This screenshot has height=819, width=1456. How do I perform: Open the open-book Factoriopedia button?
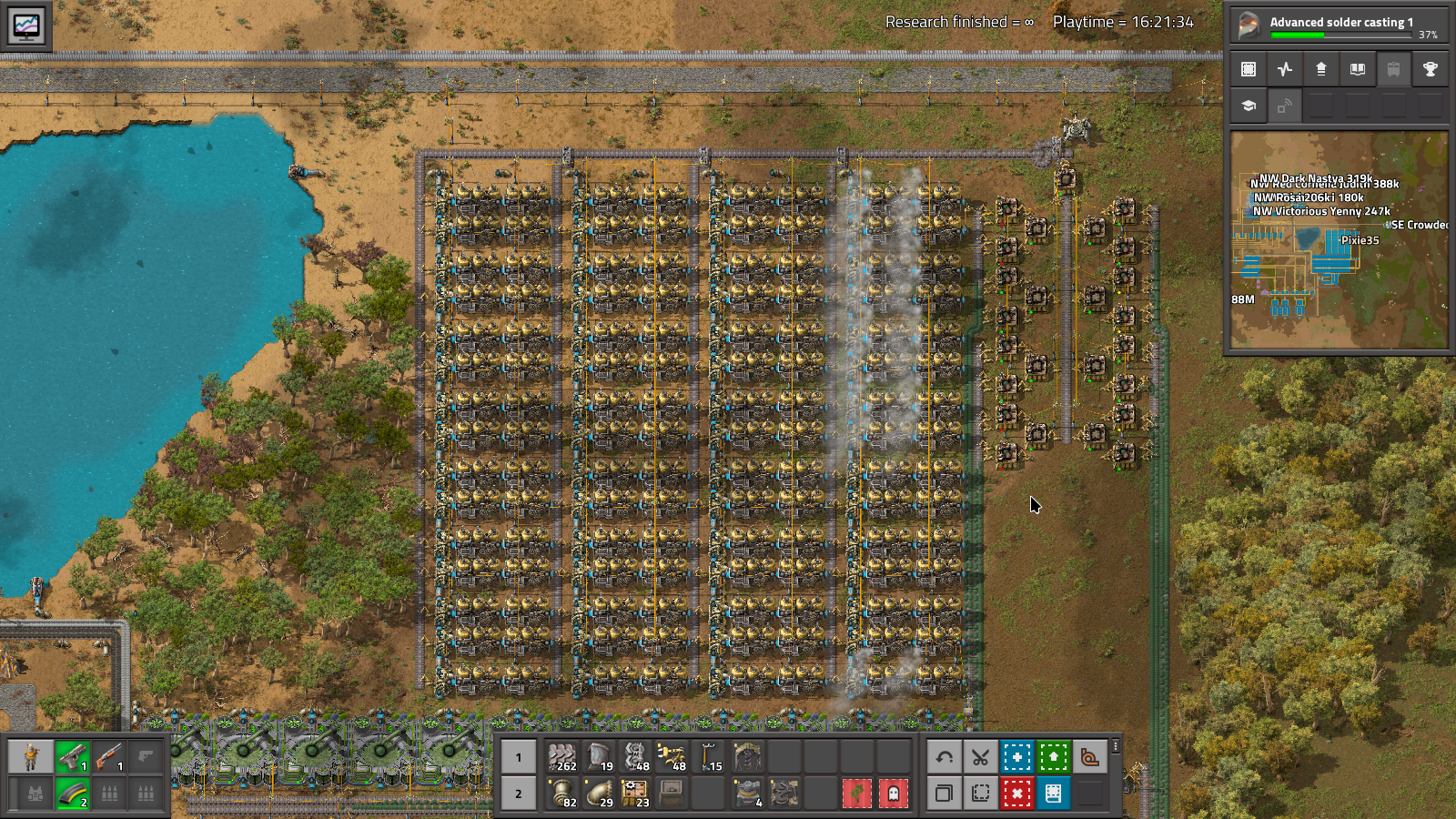[1357, 69]
